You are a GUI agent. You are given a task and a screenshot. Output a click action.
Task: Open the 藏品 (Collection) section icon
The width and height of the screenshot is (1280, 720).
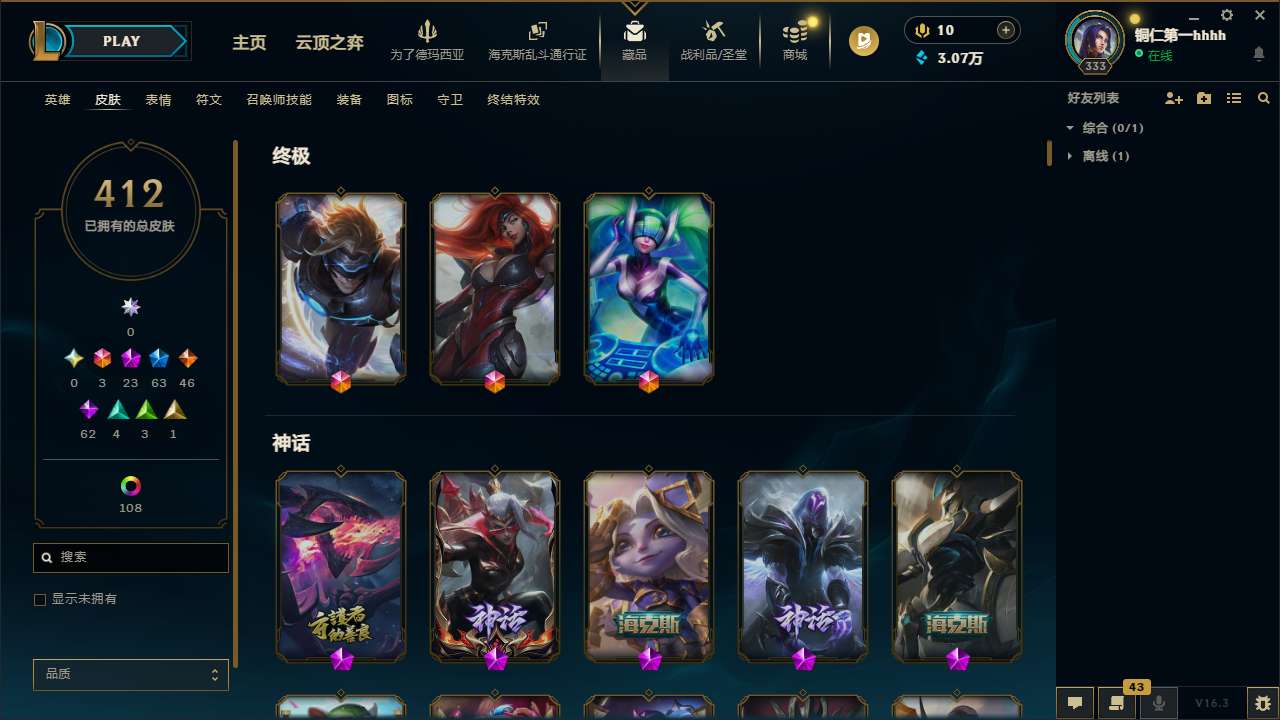point(635,40)
